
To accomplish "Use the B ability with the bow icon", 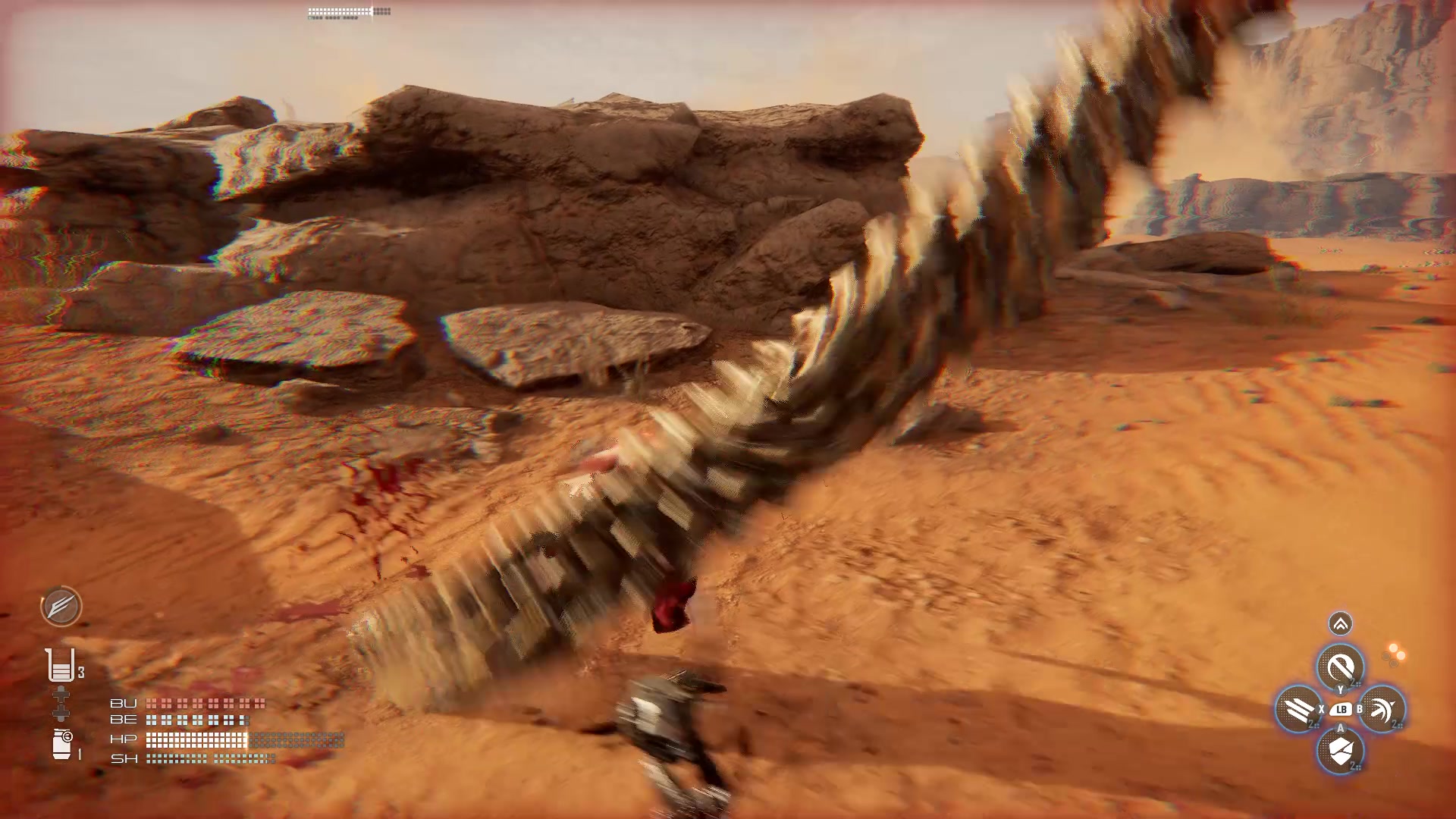I will click(1381, 710).
